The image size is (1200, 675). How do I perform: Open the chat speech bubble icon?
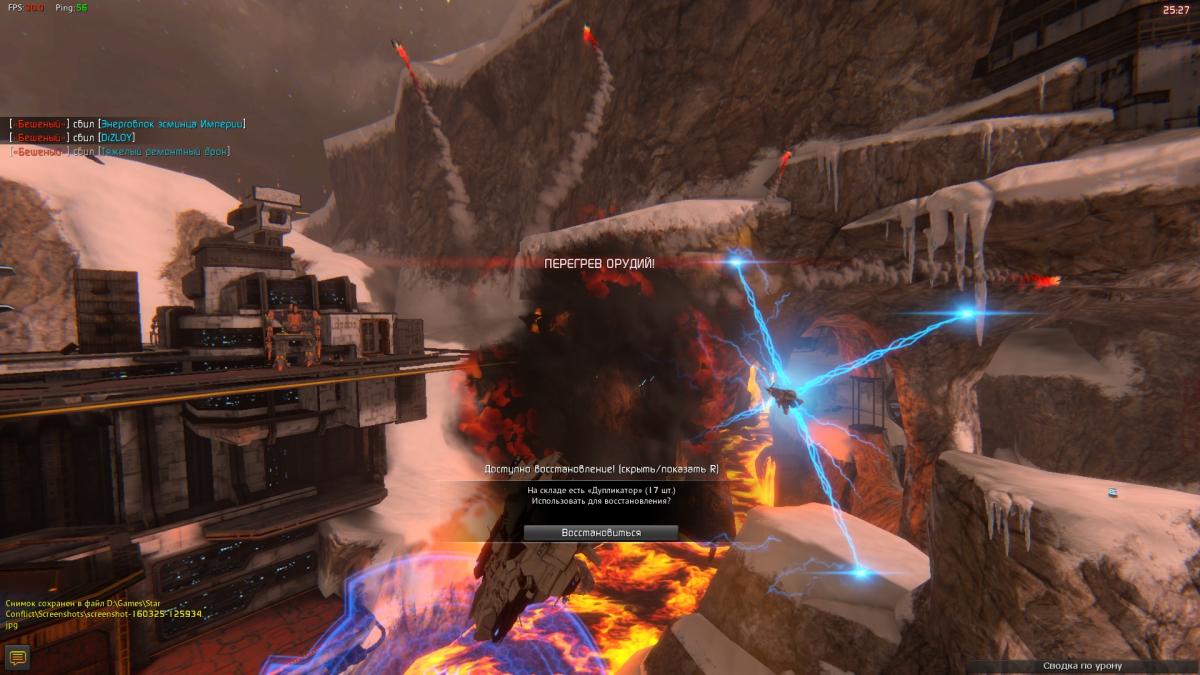point(16,657)
